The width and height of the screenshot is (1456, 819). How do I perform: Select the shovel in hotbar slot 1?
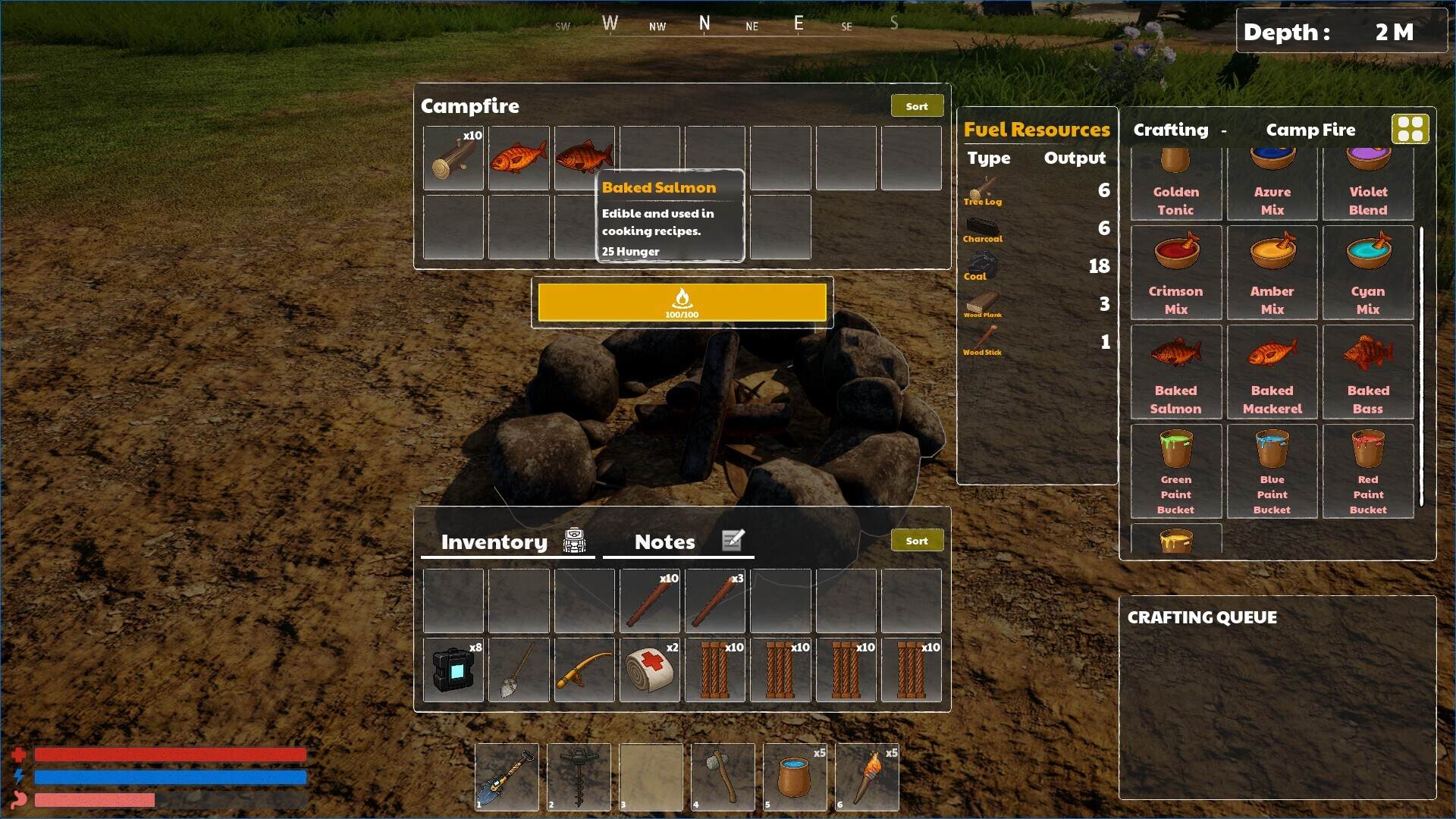[x=507, y=777]
